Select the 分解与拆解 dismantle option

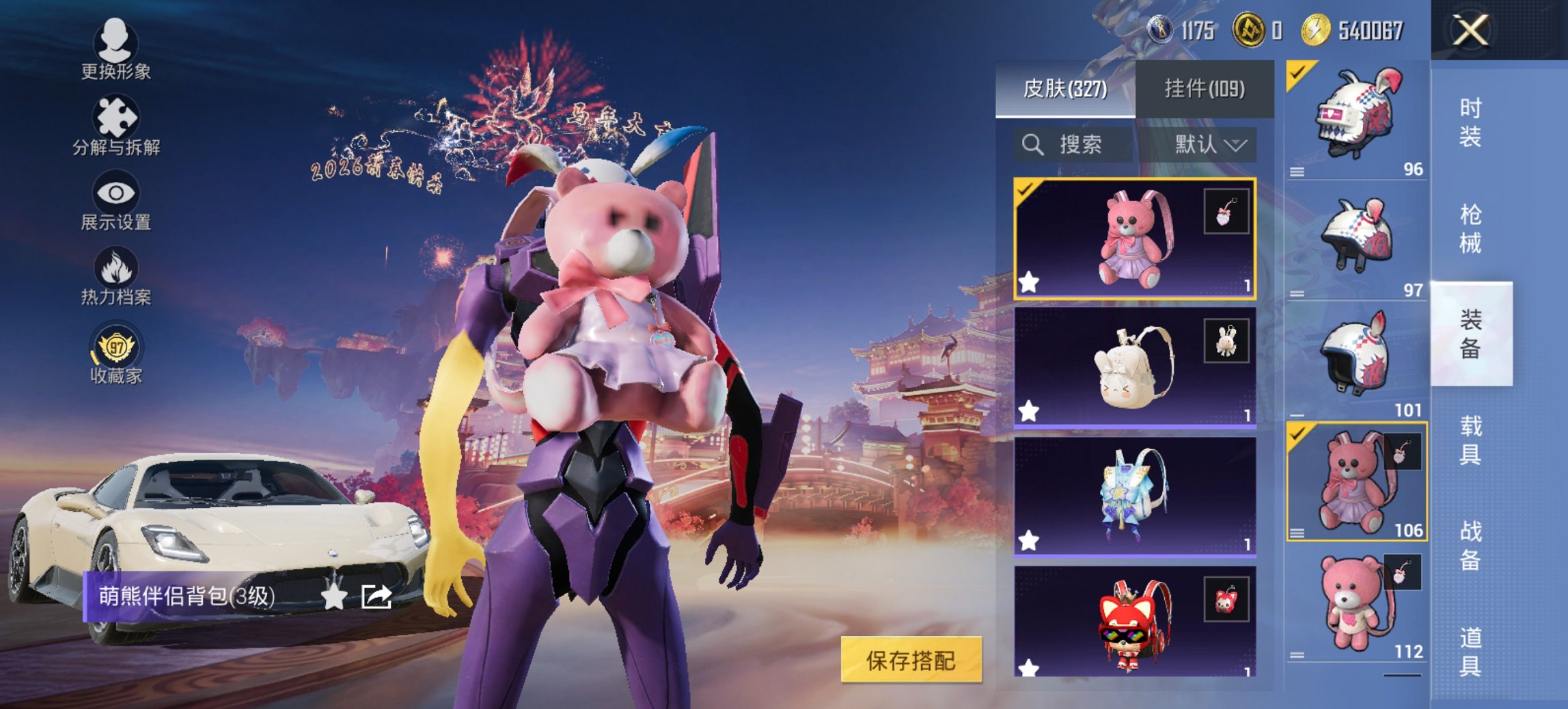pos(115,126)
